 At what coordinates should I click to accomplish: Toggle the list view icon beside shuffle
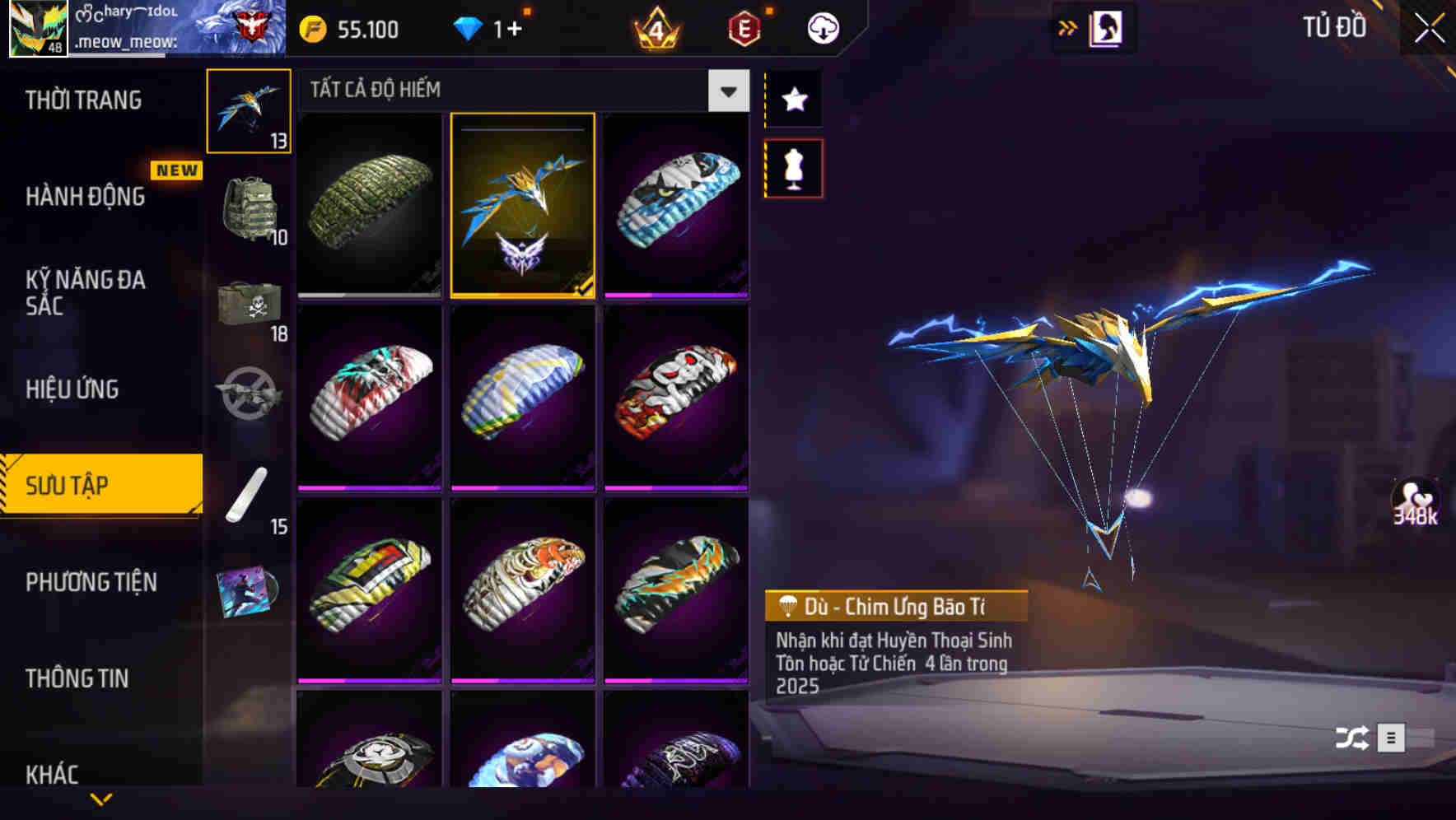pyautogui.click(x=1390, y=738)
